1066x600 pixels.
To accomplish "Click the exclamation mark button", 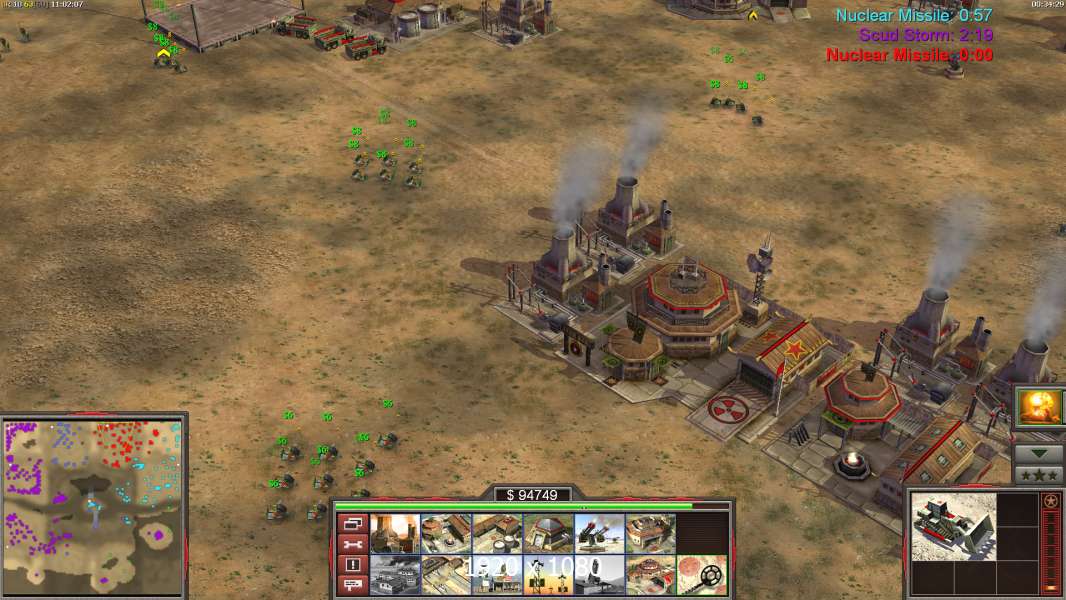I will click(351, 565).
